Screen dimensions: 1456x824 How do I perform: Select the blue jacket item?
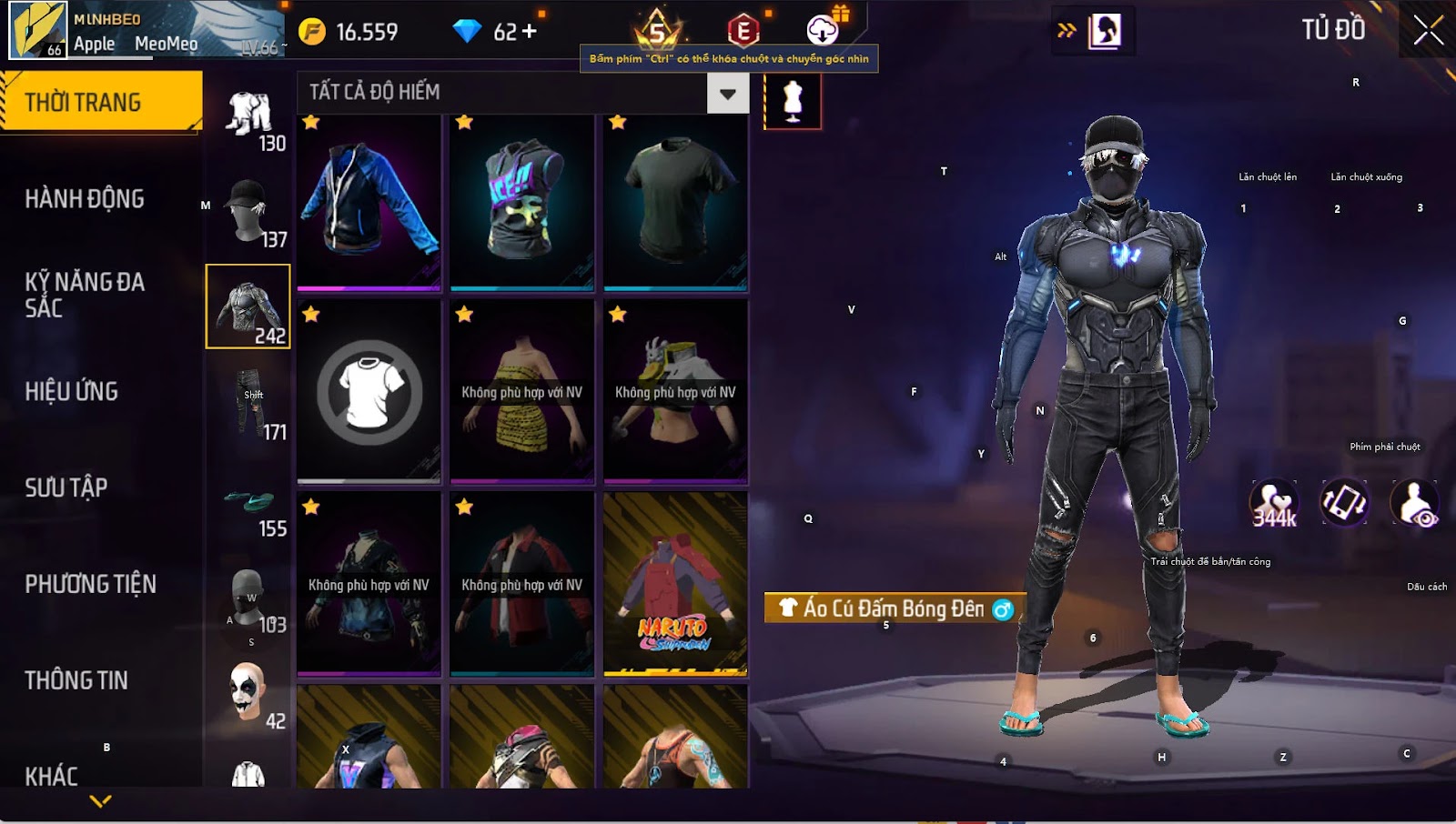tap(369, 202)
